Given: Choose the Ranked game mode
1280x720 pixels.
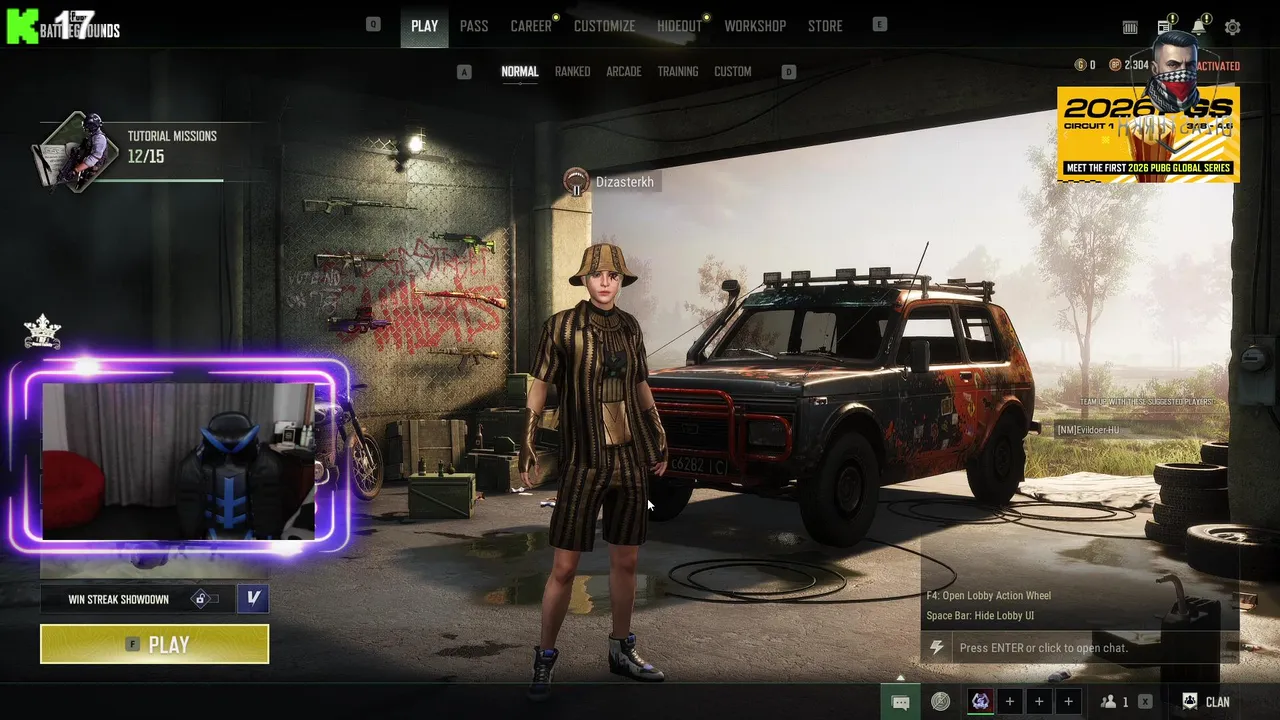Looking at the screenshot, I should 572,72.
